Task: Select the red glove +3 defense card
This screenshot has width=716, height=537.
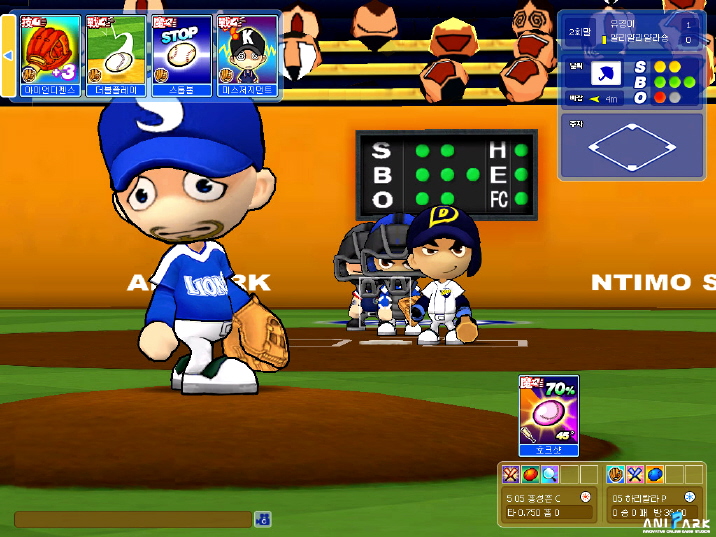Action: point(50,53)
